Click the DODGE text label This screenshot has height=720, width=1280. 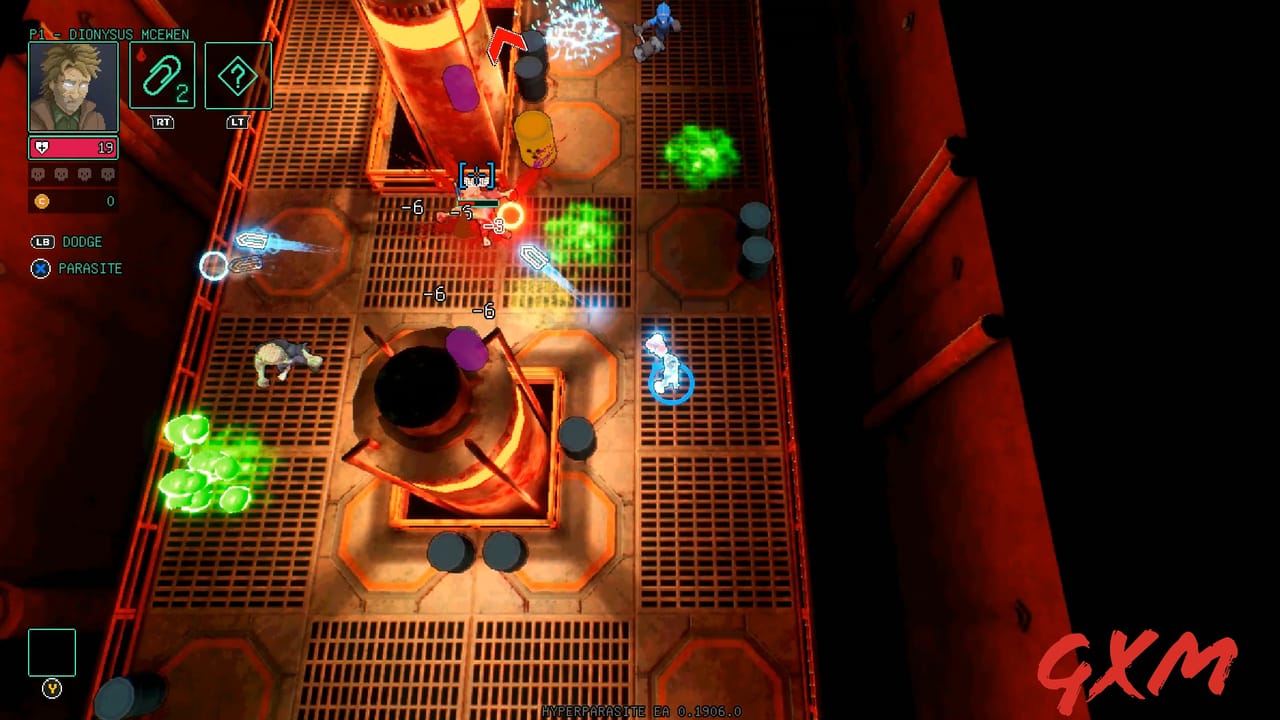[83, 241]
